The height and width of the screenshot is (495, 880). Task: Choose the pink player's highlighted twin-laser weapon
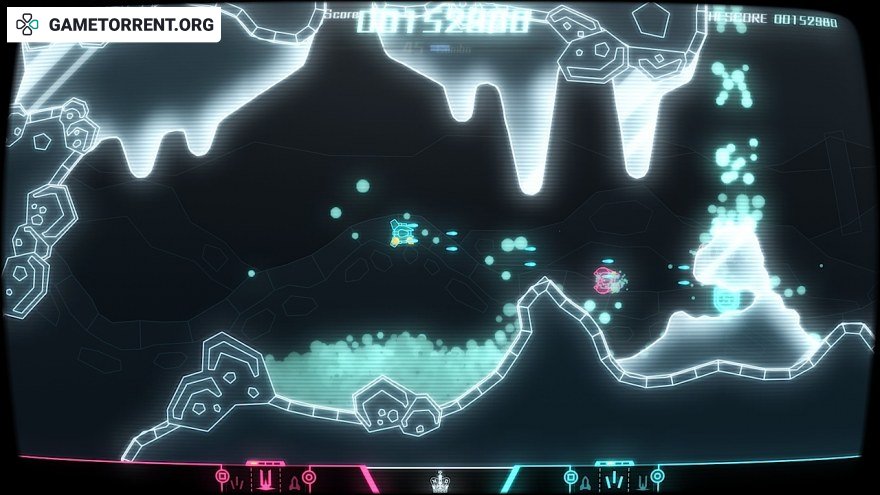265,481
